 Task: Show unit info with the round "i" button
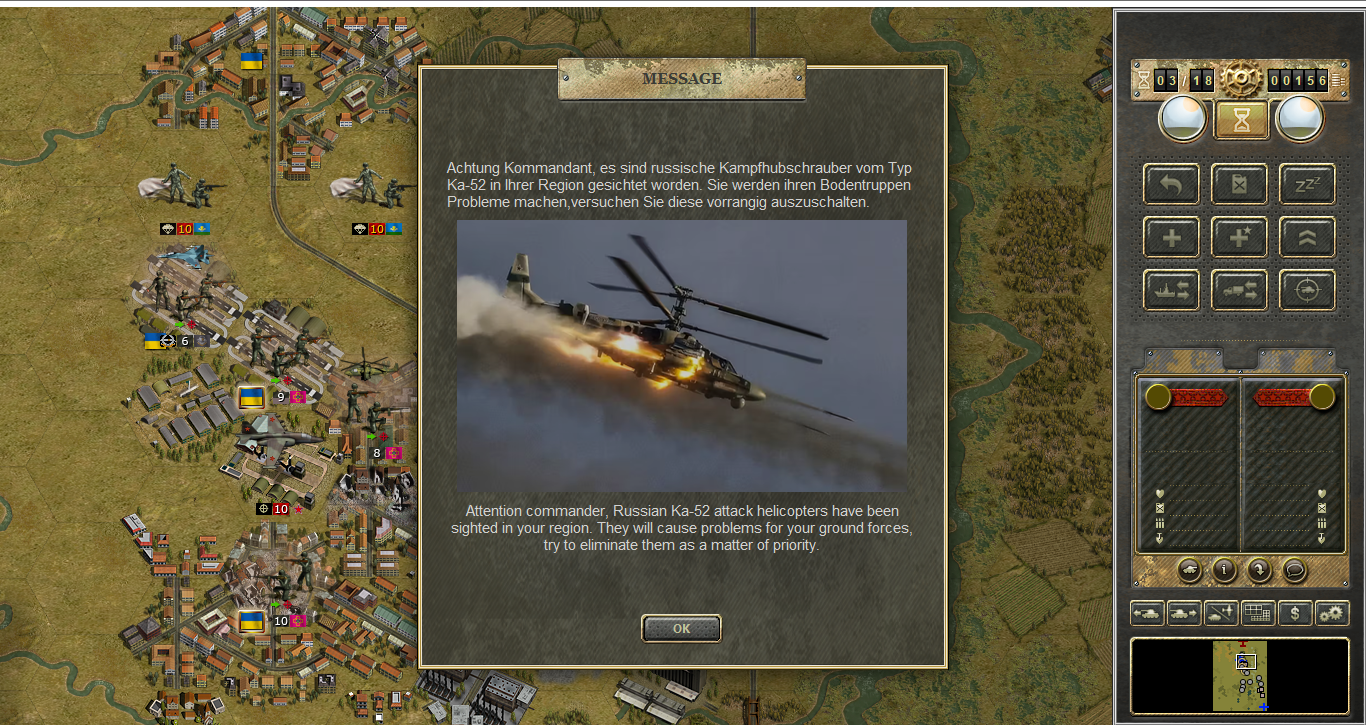click(1224, 570)
